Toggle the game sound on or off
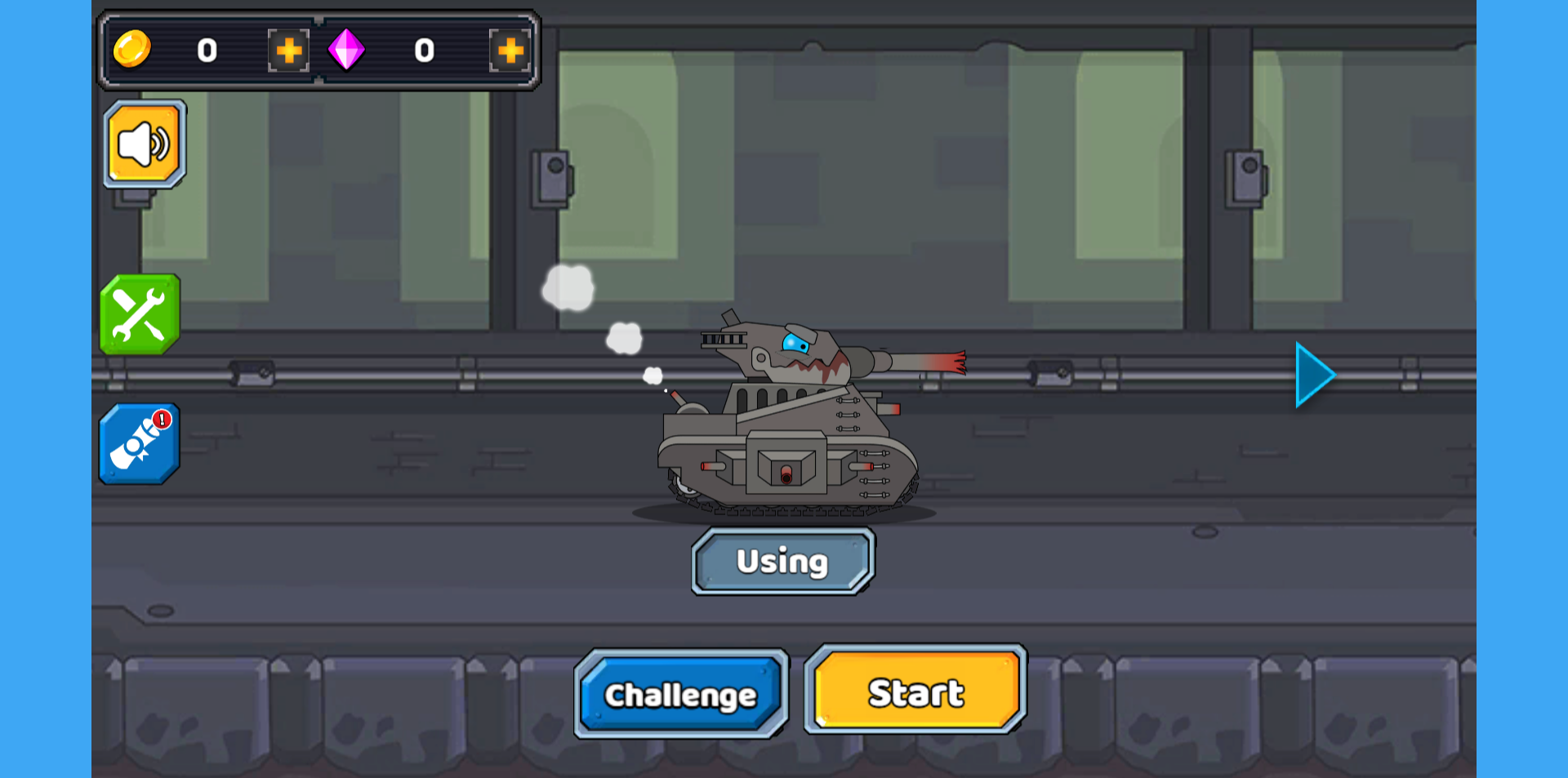The width and height of the screenshot is (1568, 778). [x=144, y=142]
